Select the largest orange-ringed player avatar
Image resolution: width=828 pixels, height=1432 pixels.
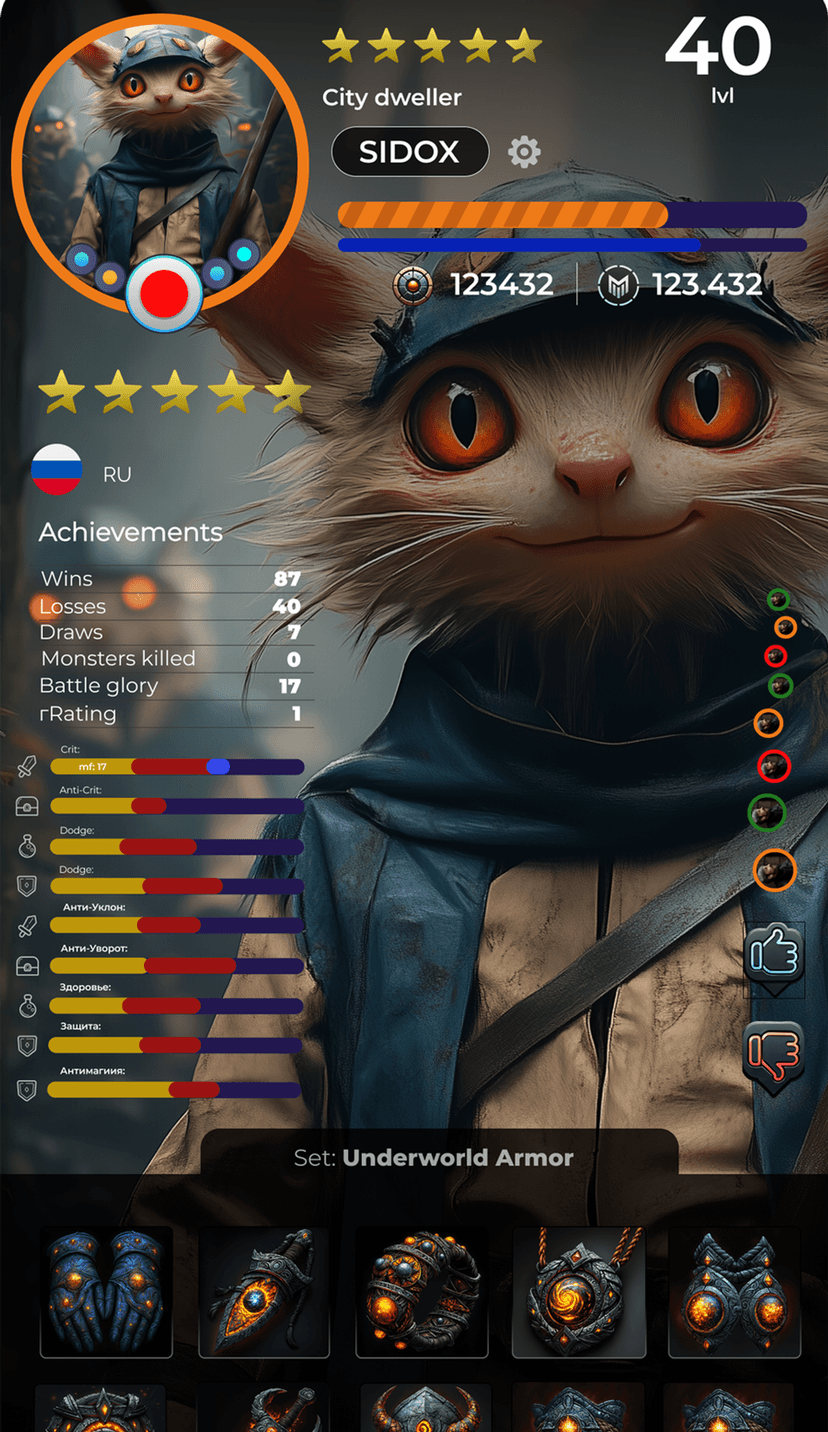click(x=774, y=870)
